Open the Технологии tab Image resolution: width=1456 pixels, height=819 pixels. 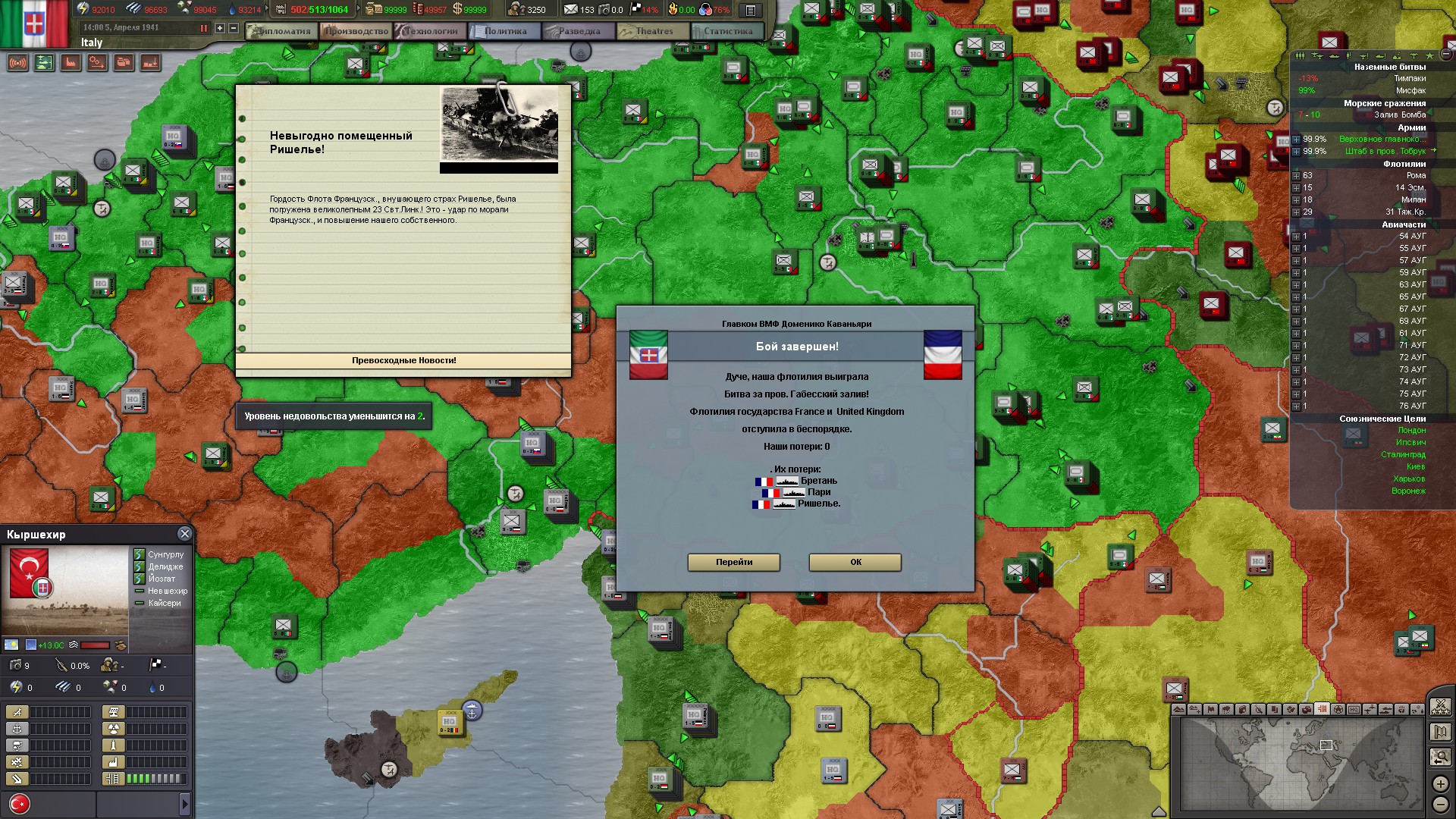[x=431, y=31]
